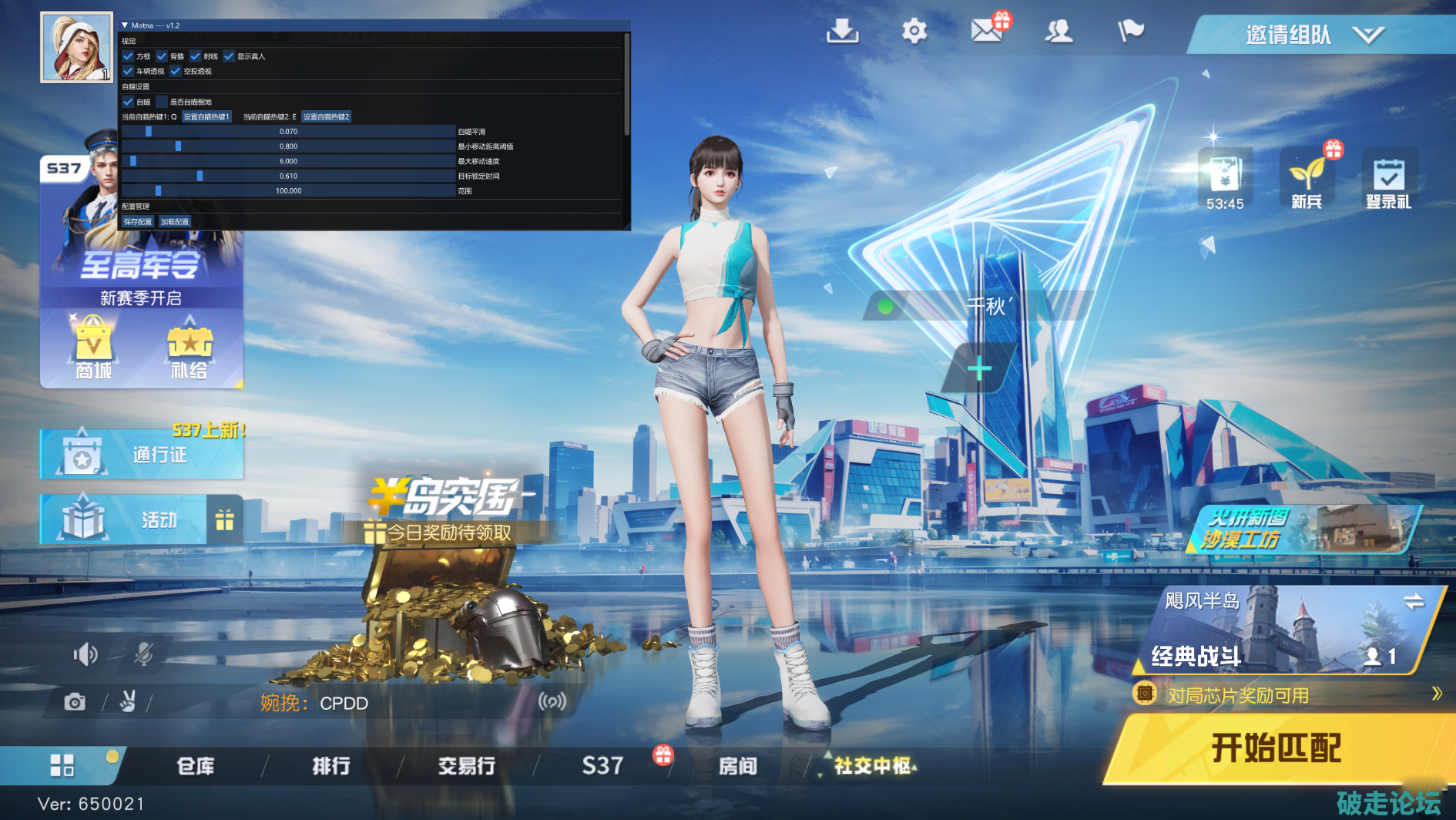Go to the 交易行 trading house
This screenshot has height=820, width=1456.
(x=467, y=766)
